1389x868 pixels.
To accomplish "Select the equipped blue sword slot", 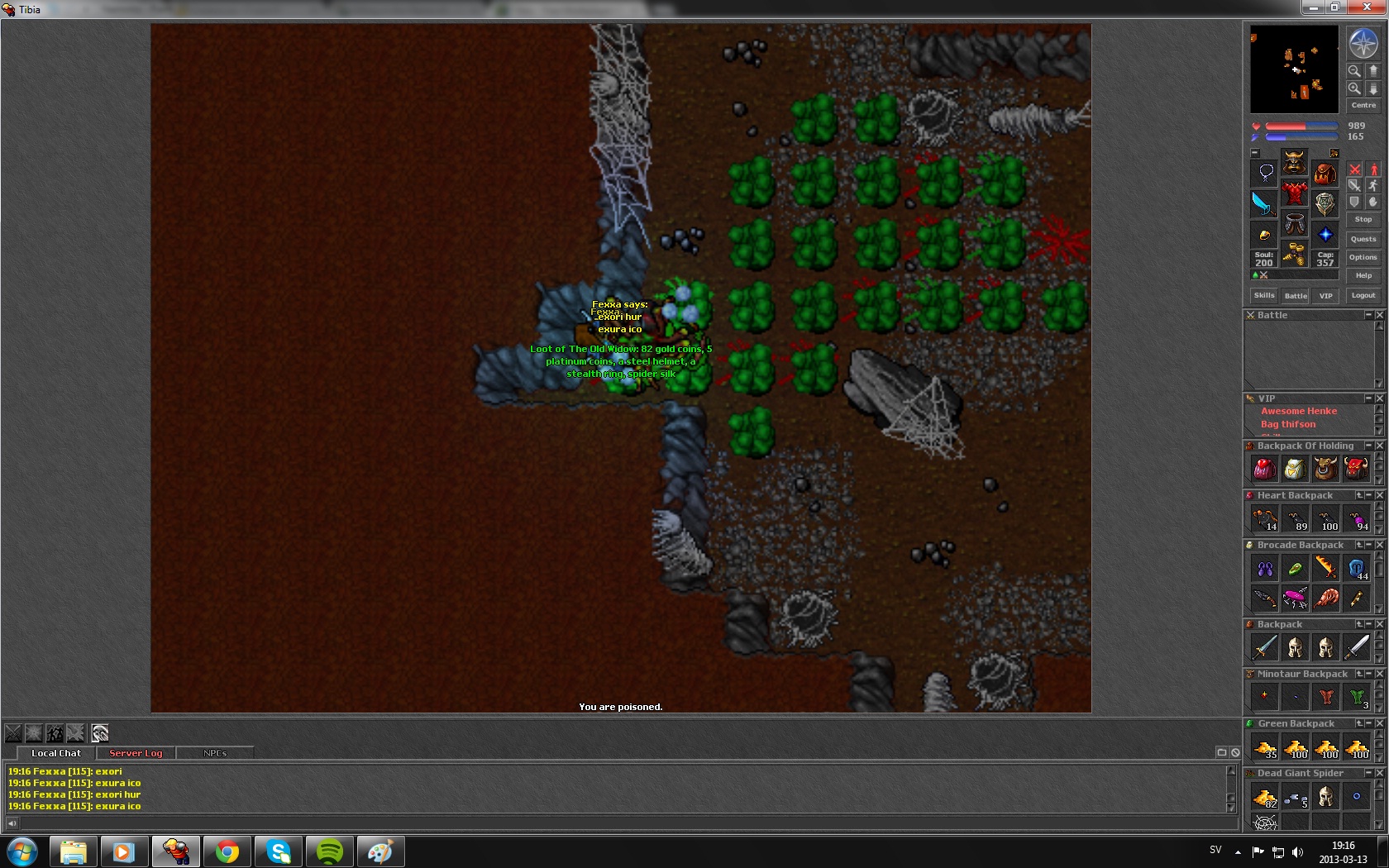I will [x=1263, y=203].
